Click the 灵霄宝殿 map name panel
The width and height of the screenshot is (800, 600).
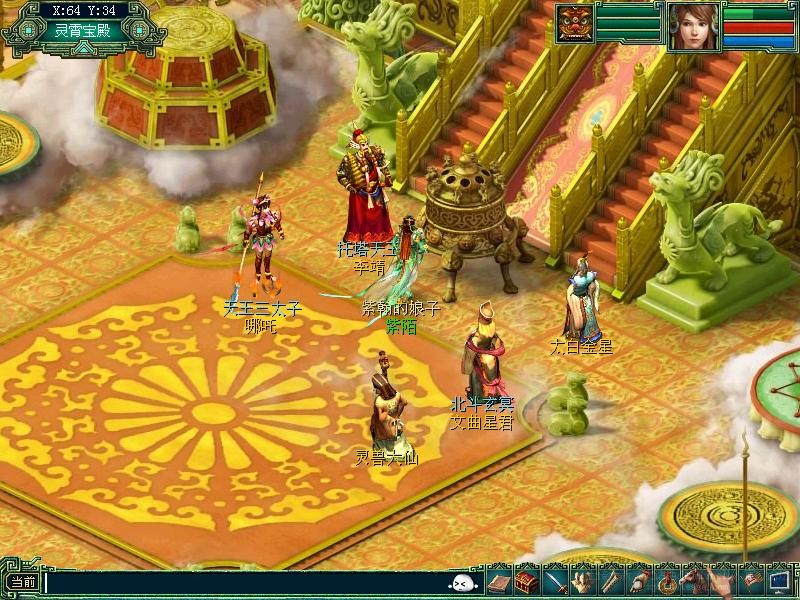pyautogui.click(x=84, y=30)
